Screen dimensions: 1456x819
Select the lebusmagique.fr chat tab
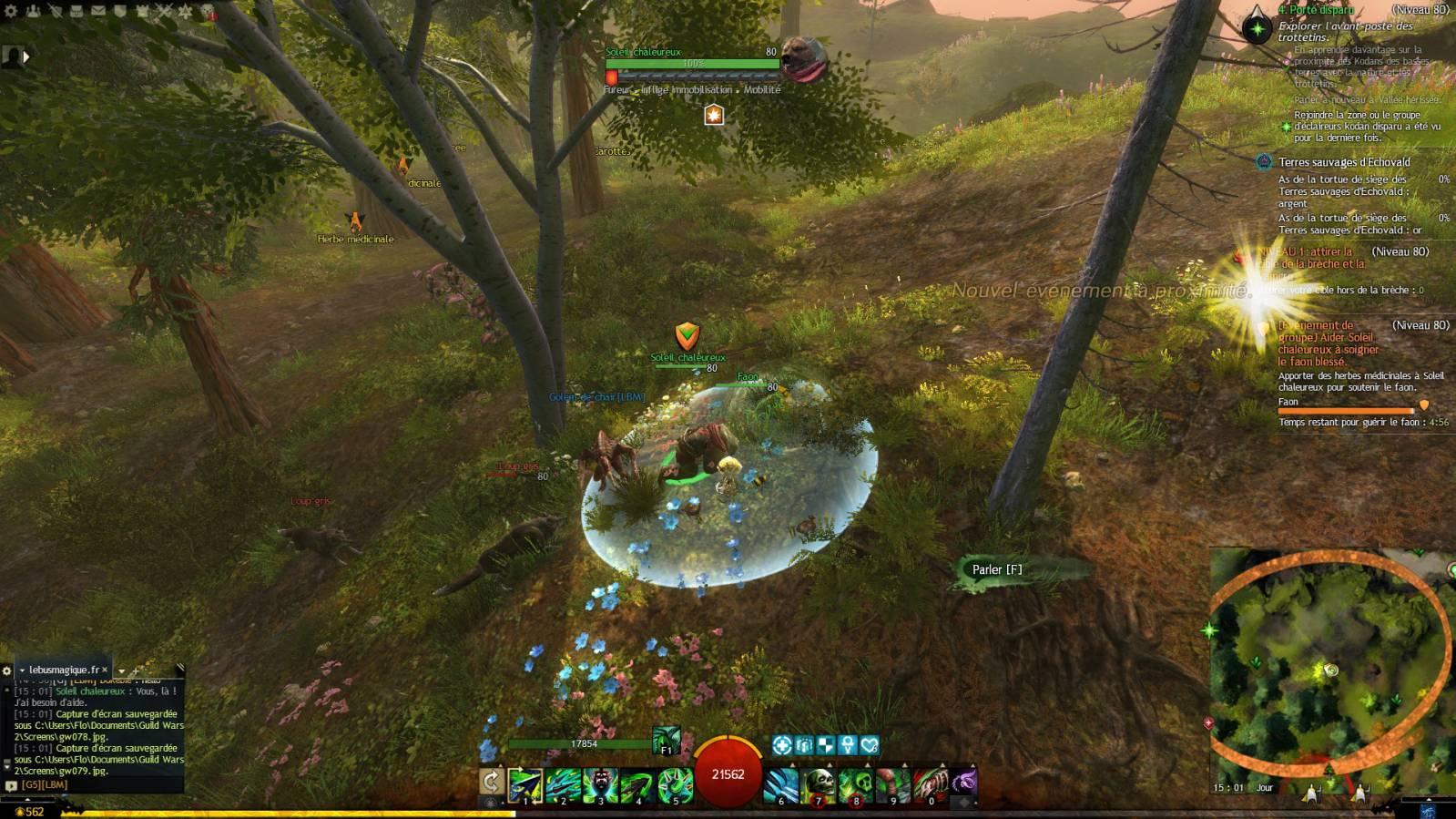click(62, 670)
